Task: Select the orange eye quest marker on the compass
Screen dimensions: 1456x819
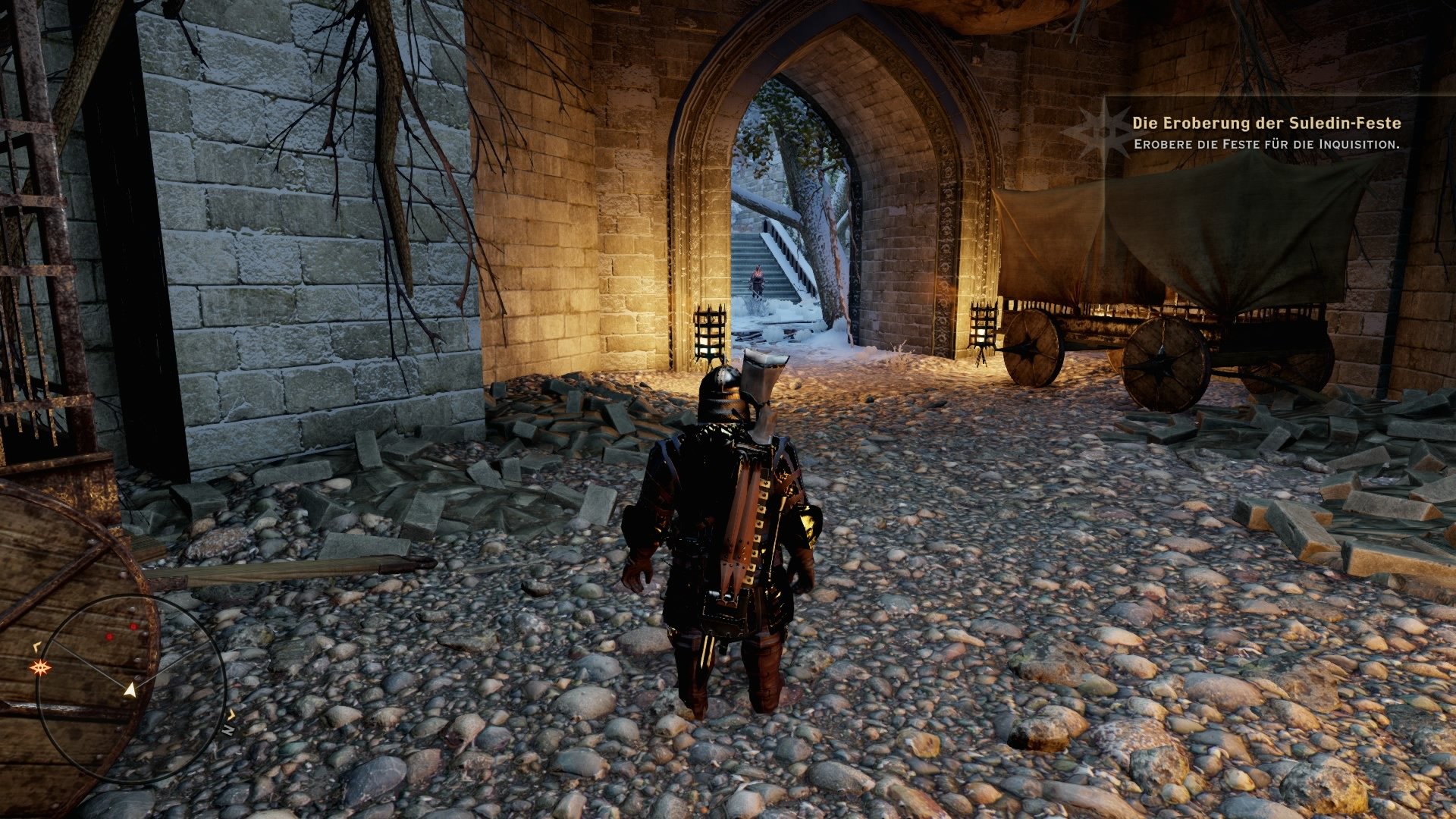Action: click(x=41, y=667)
